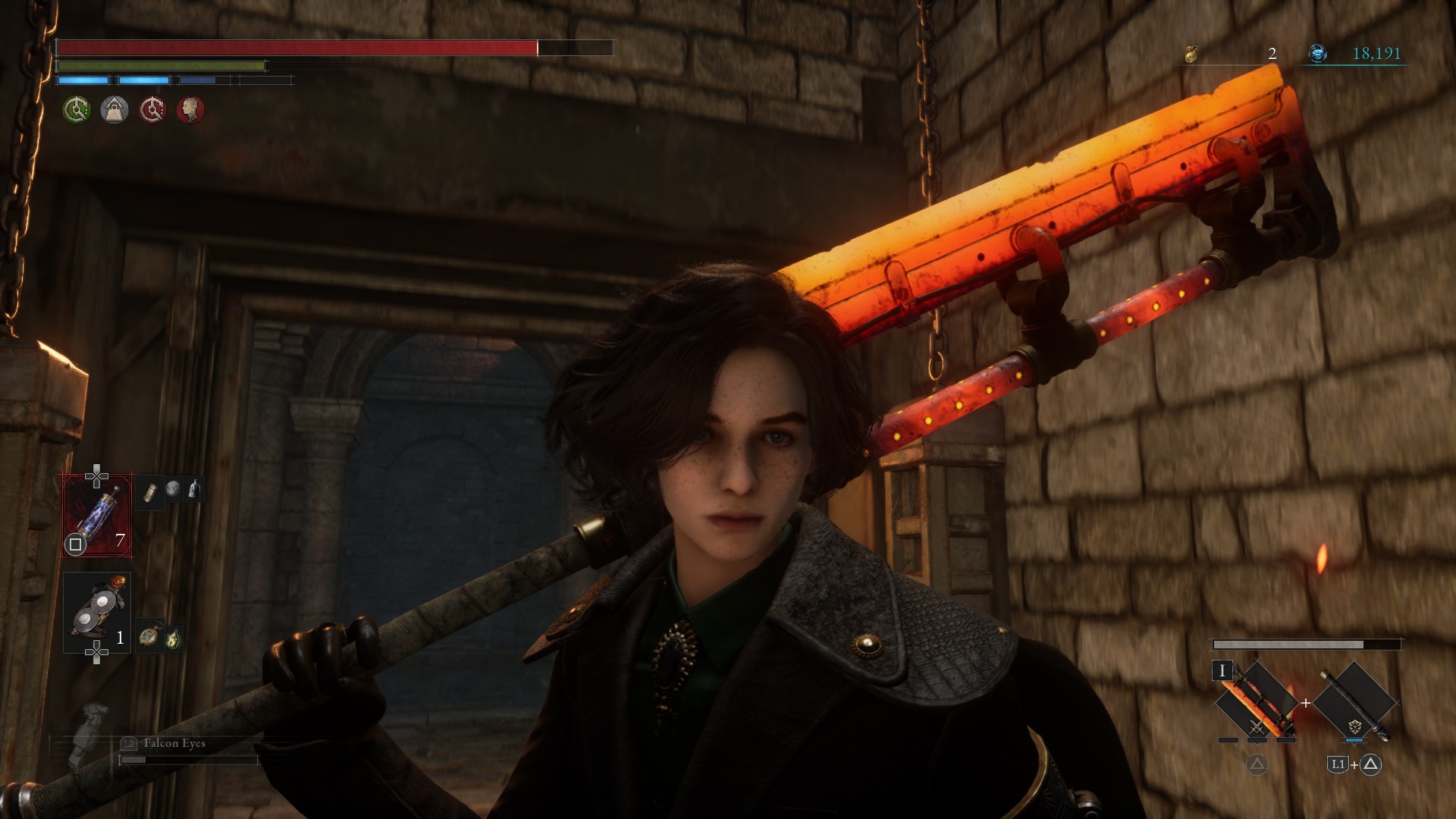
Task: Pick the blue bottle belt item
Action: pos(195,489)
